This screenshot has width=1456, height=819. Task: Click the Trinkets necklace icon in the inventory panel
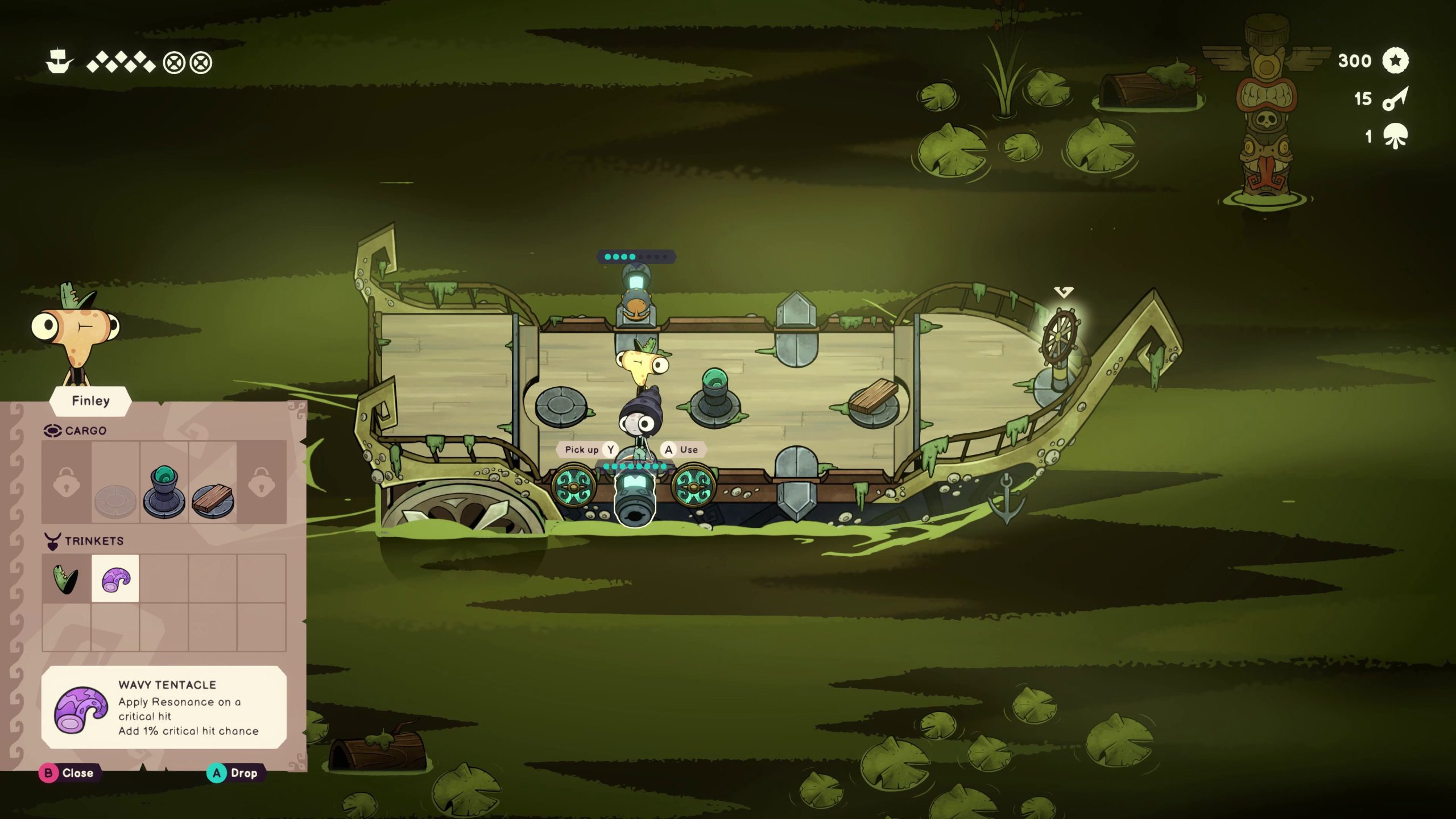point(54,541)
